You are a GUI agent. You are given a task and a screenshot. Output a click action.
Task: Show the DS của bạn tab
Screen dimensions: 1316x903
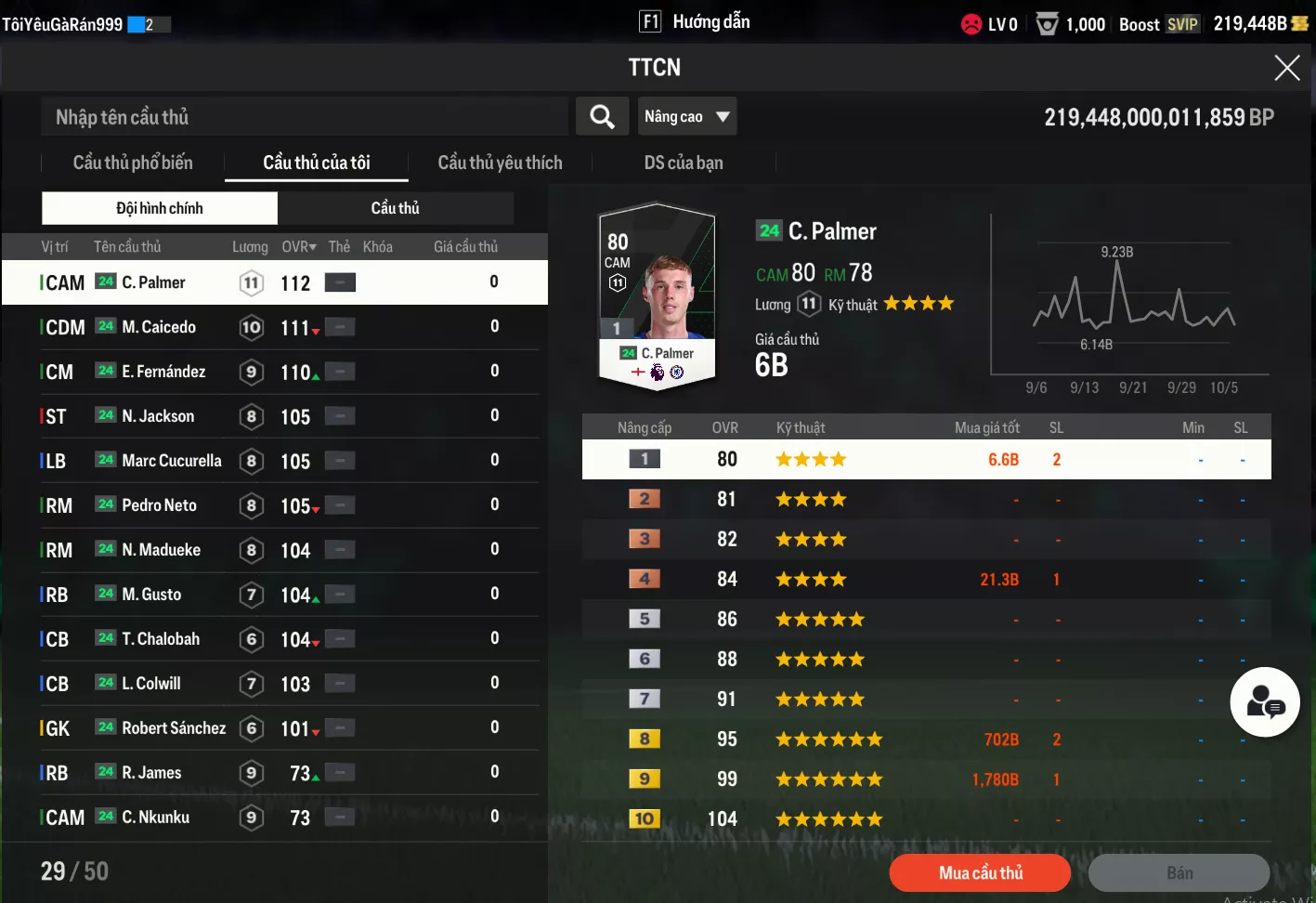point(683,163)
